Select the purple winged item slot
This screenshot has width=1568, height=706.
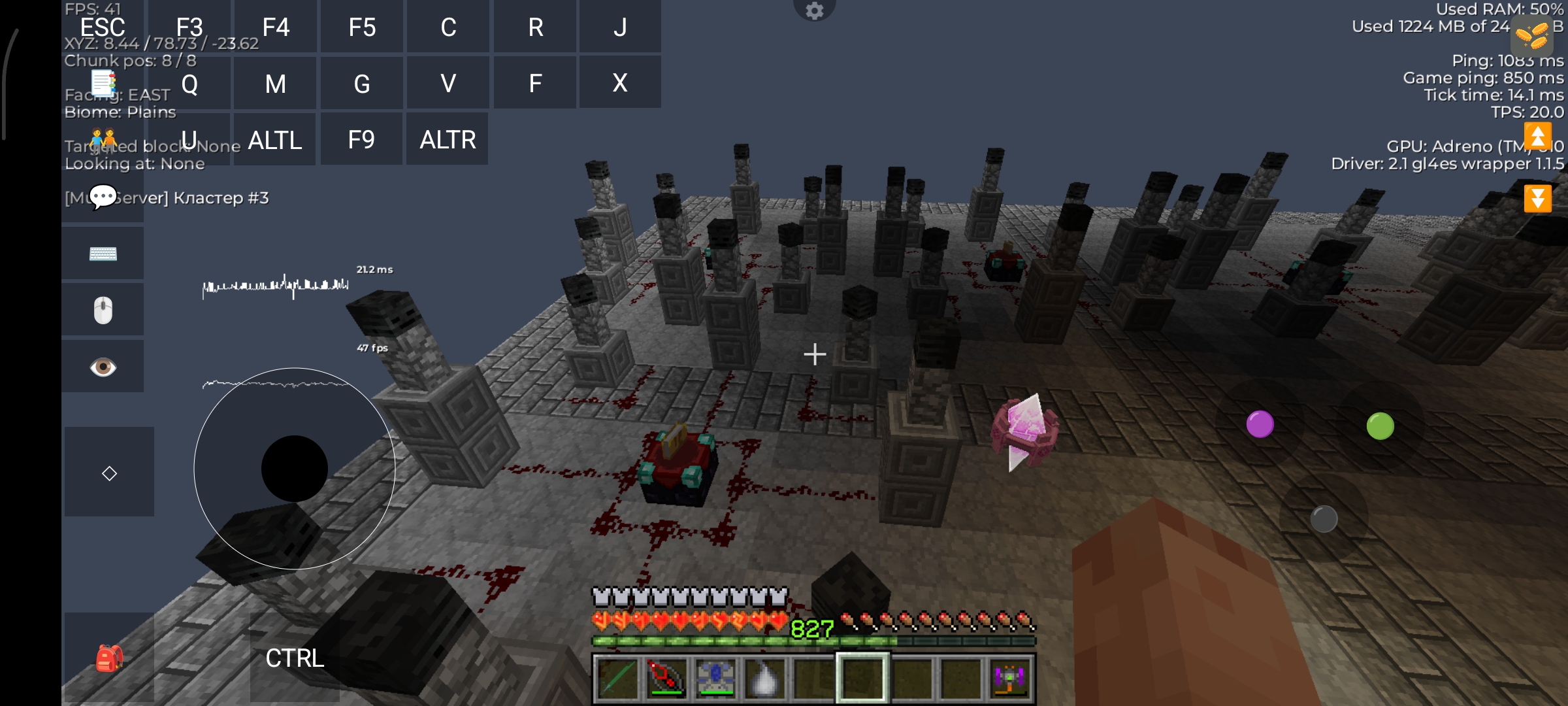point(1009,679)
